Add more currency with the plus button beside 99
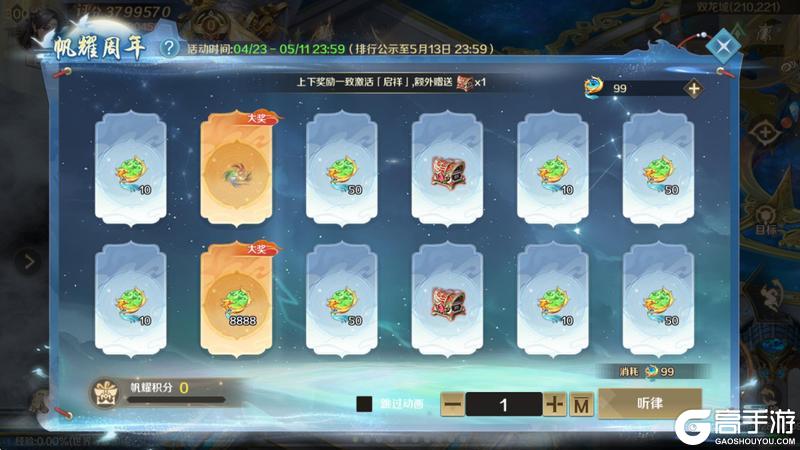800x450 pixels. pos(693,88)
